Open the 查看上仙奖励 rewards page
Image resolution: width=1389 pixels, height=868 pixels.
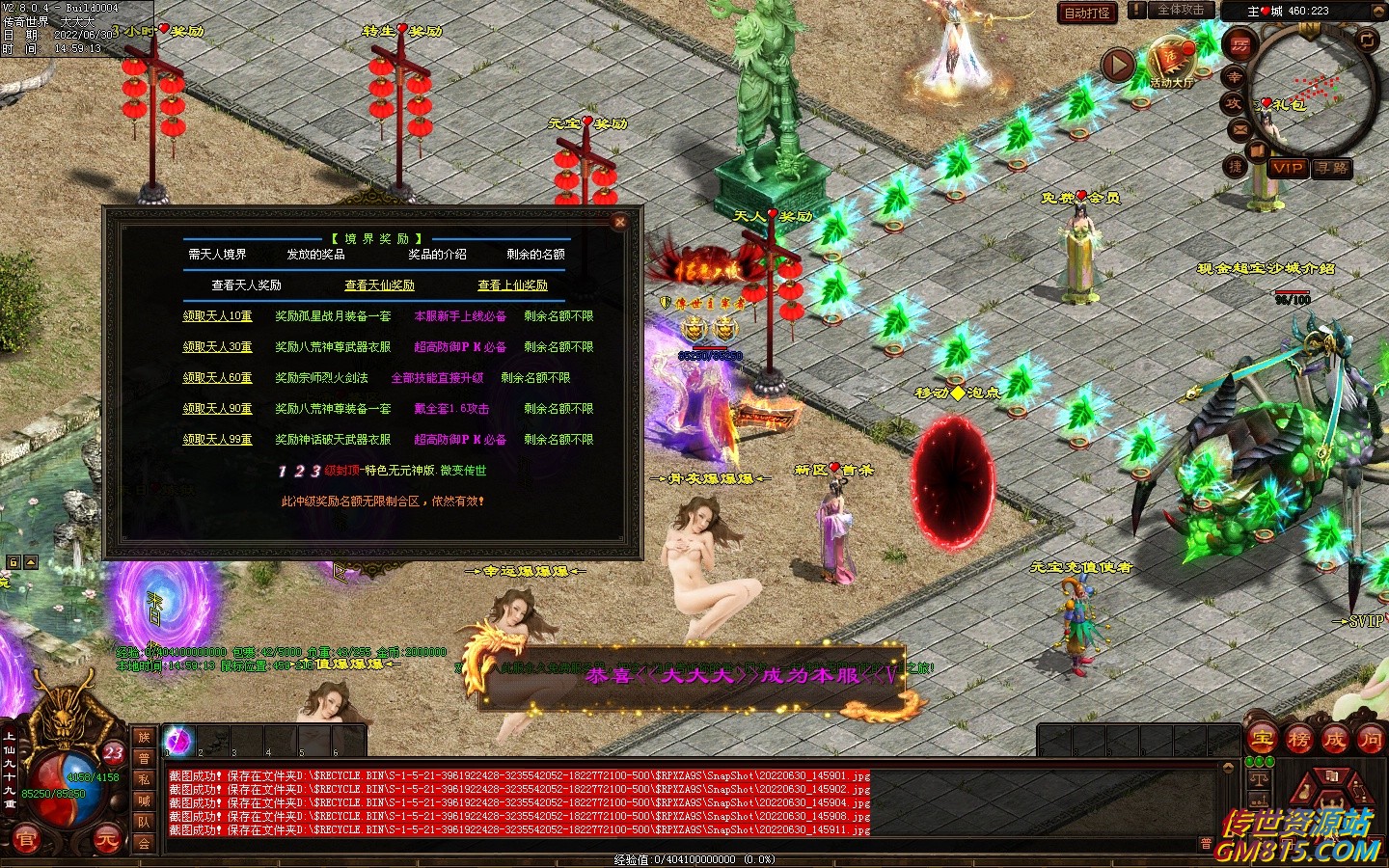[512, 285]
